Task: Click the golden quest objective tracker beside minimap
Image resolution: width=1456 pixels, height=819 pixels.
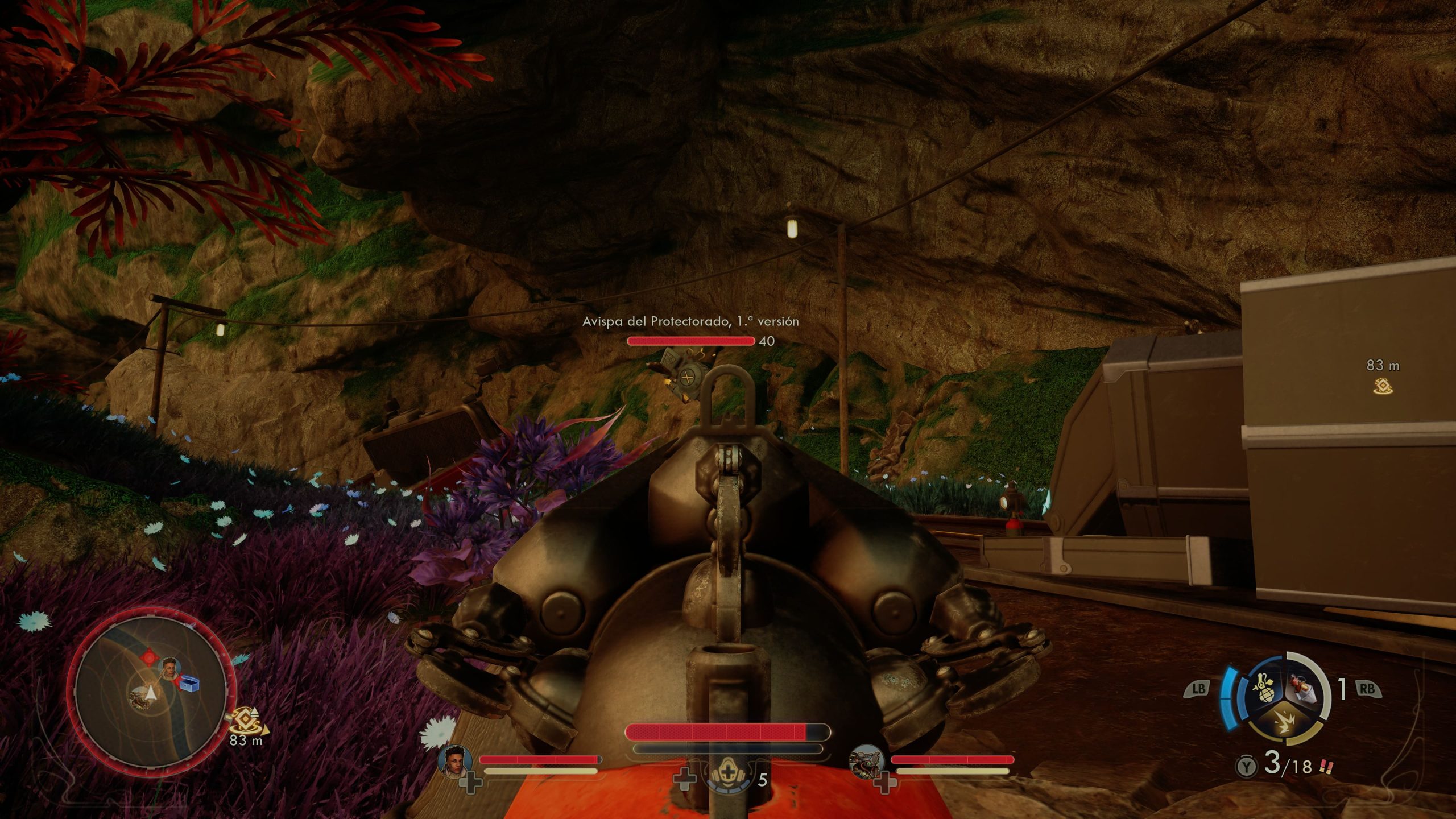Action: click(x=247, y=721)
